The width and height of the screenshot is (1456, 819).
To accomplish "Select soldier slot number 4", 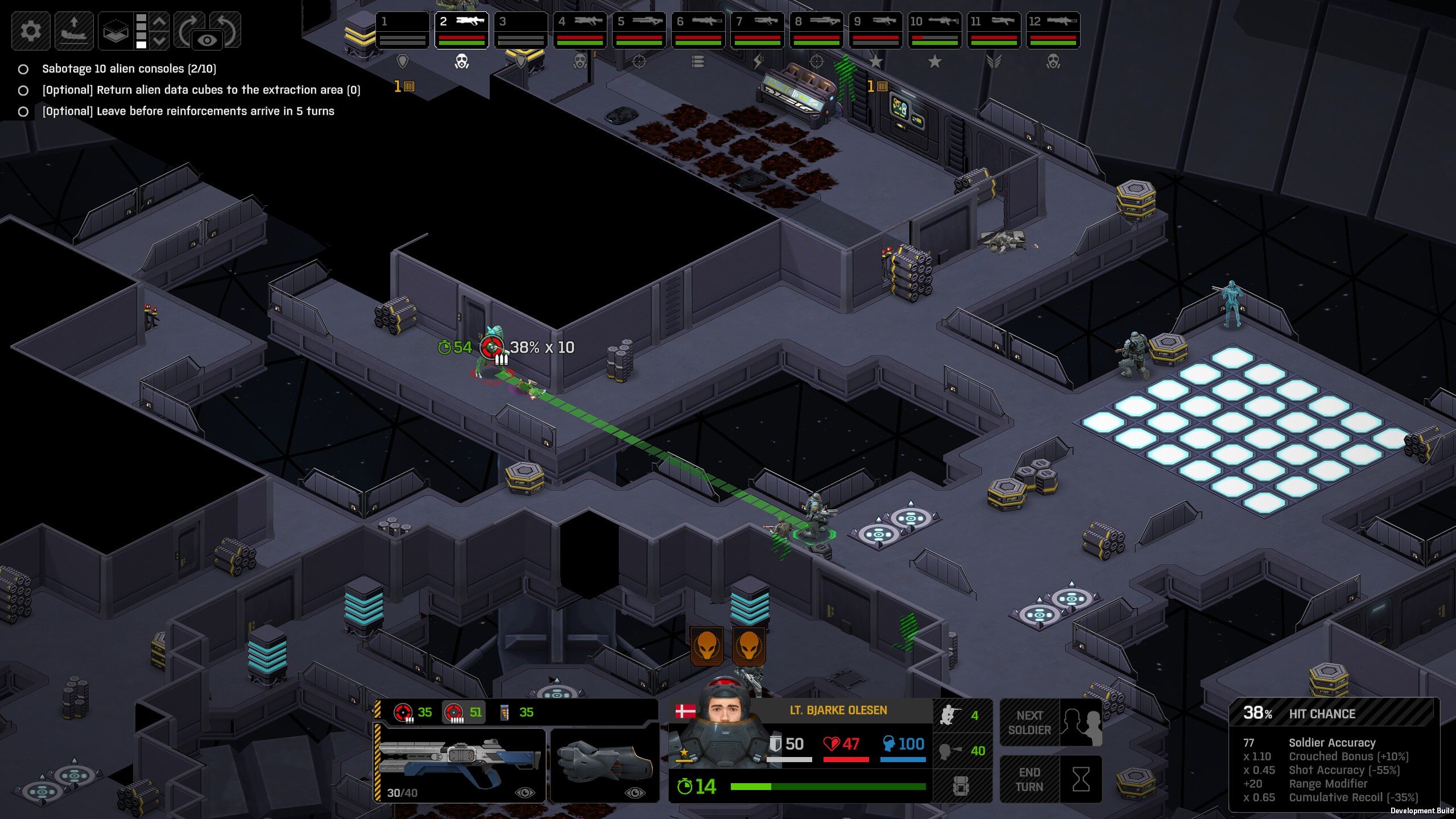I will click(580, 30).
